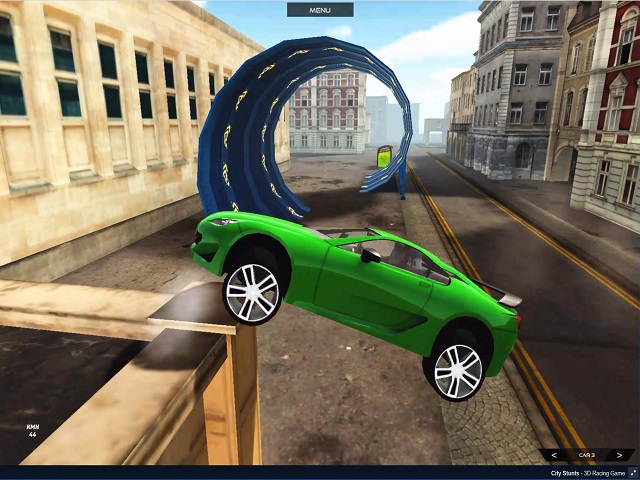The width and height of the screenshot is (640, 480).
Task: Click the City Stunts game title link
Action: (x=565, y=472)
